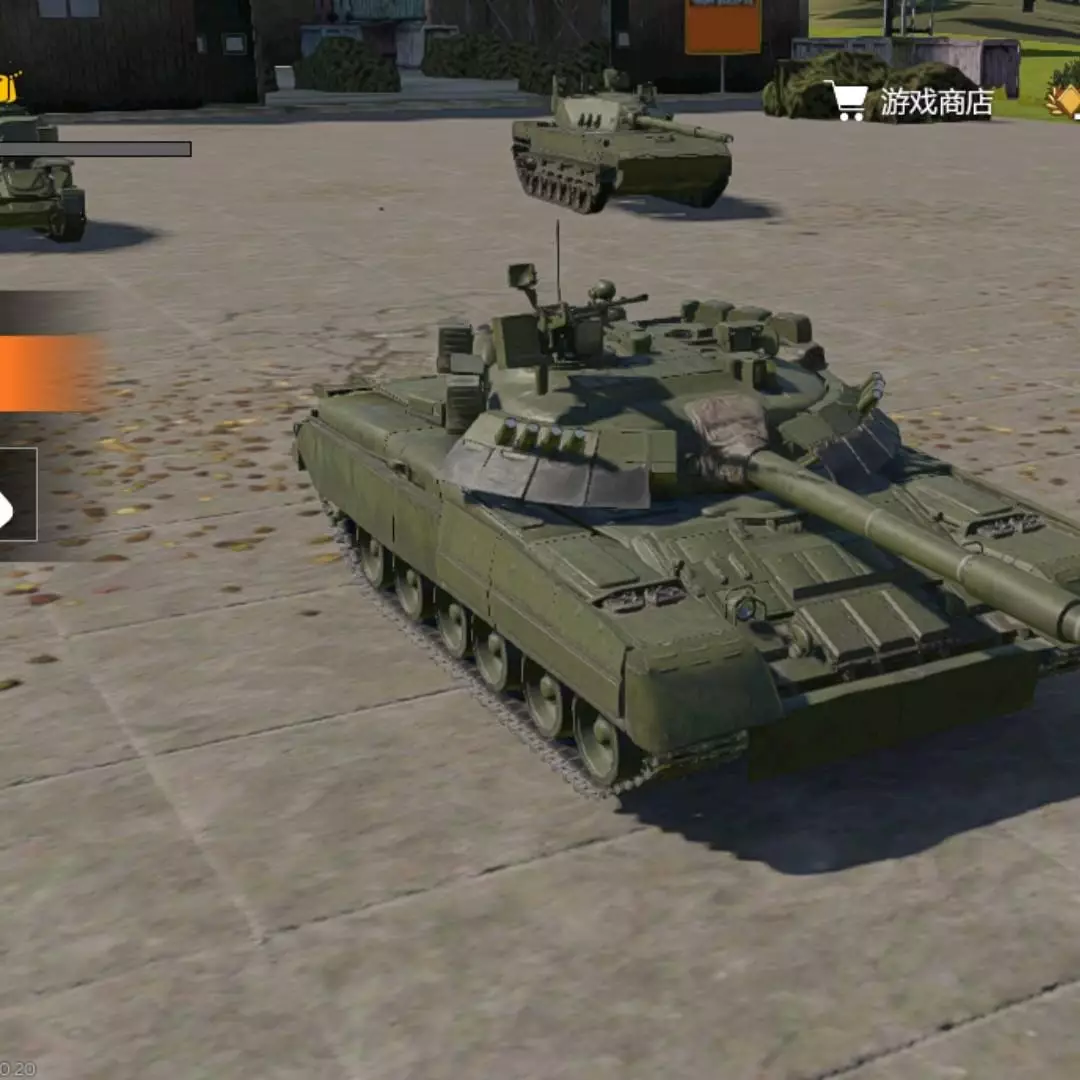Select the outlined square button with white arrow
The image size is (1080, 1080).
coord(16,495)
